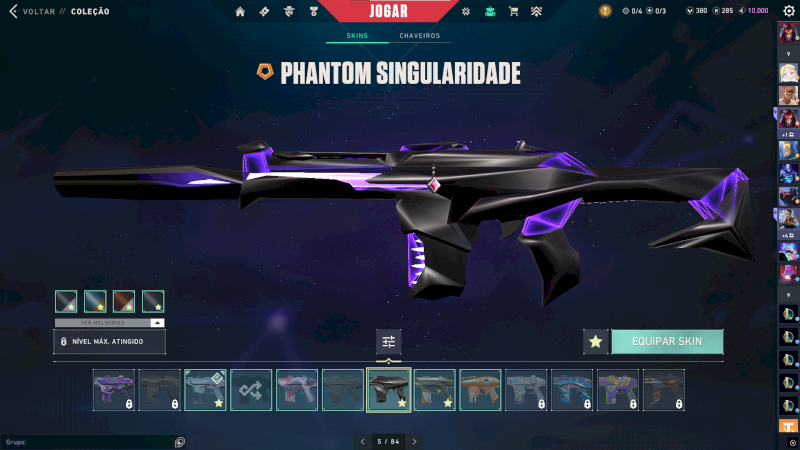The width and height of the screenshot is (800, 450).
Task: Select the Skins tab
Action: point(357,36)
